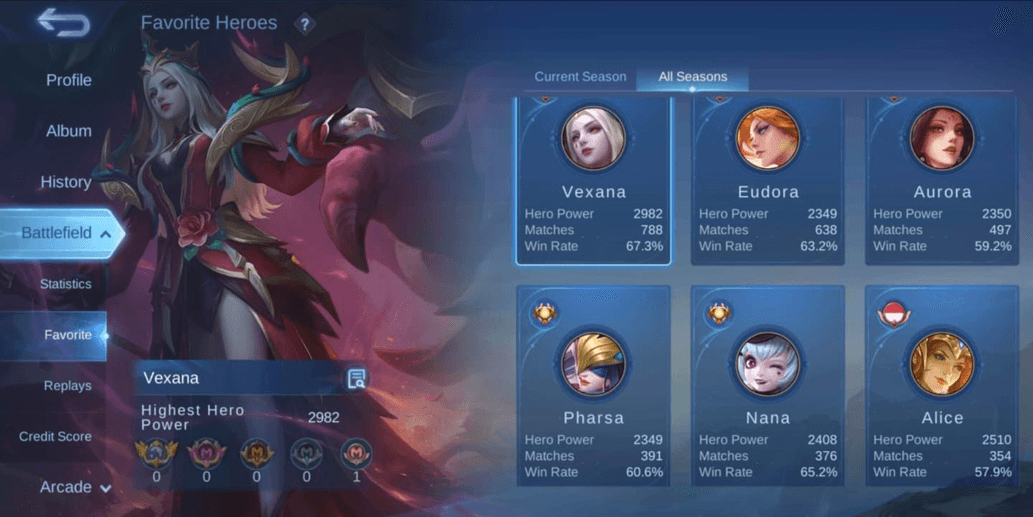The height and width of the screenshot is (517, 1033).
Task: Go back using the return arrow
Action: coord(62,23)
